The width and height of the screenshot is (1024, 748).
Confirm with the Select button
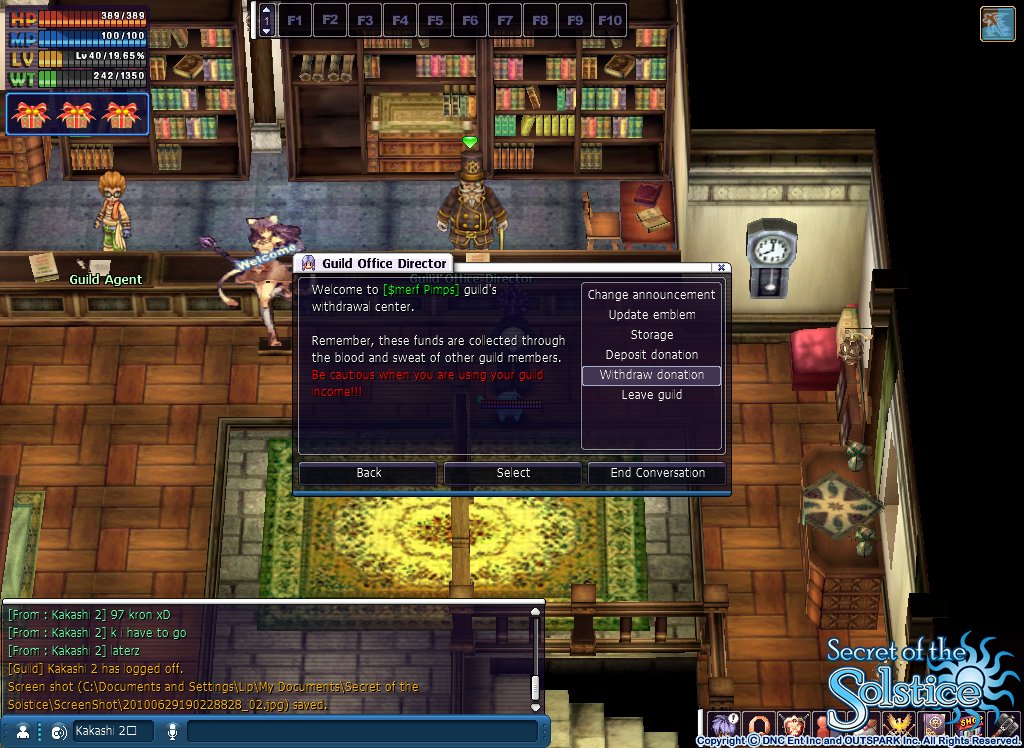(513, 473)
